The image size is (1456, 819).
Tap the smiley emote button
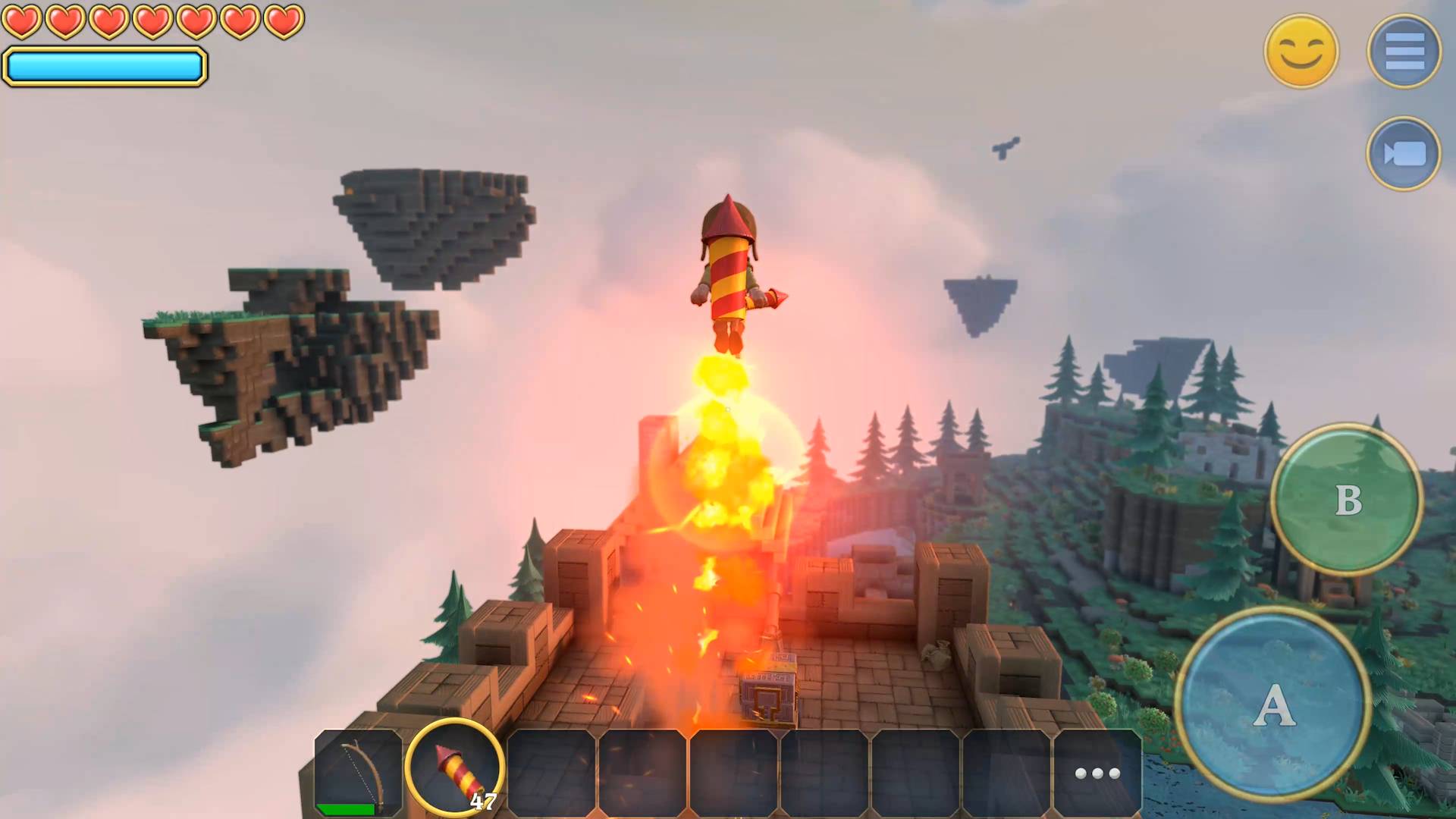(1301, 52)
